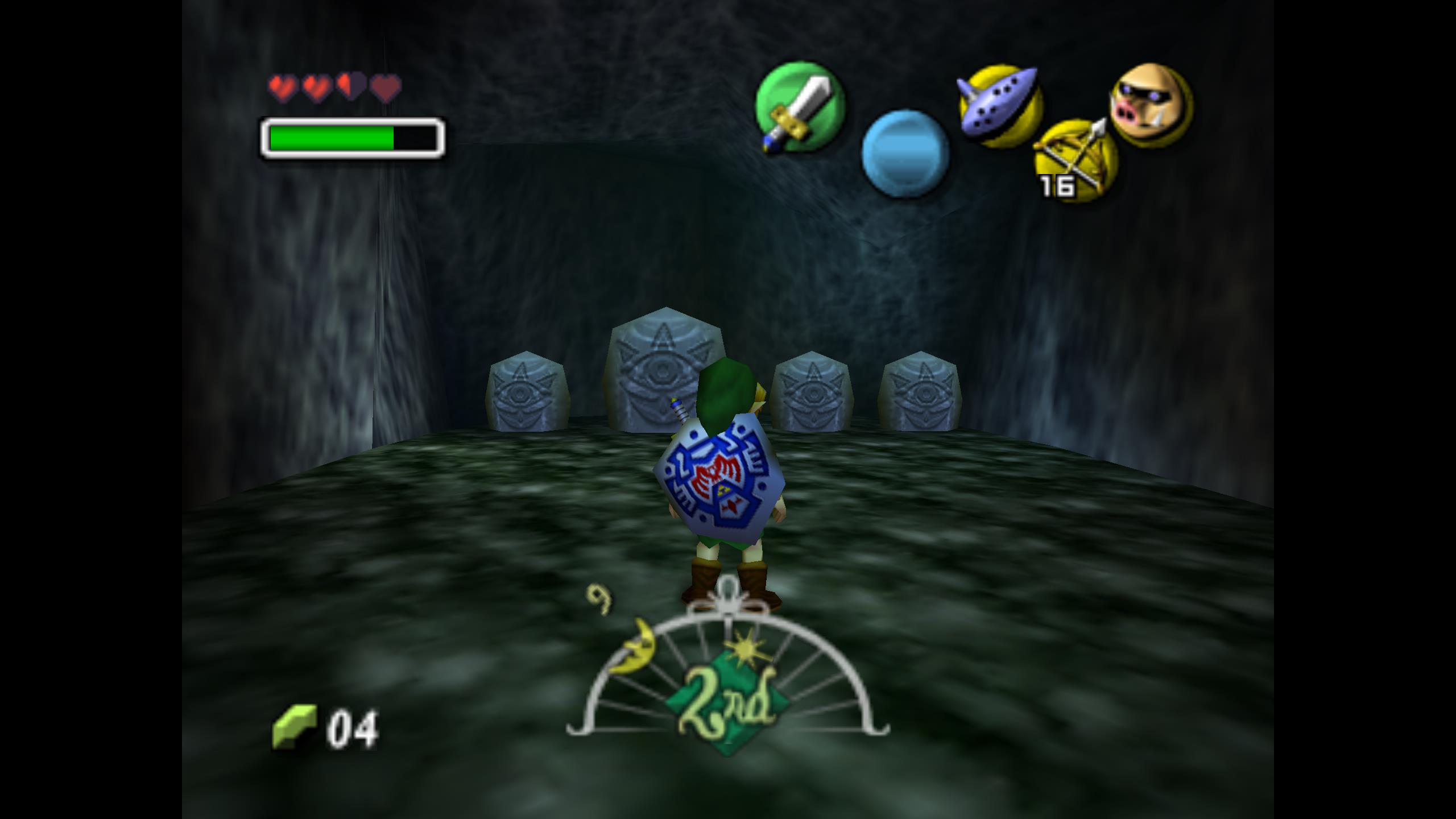Click the blue A-button action circle
1456x819 pixels.
point(905,154)
